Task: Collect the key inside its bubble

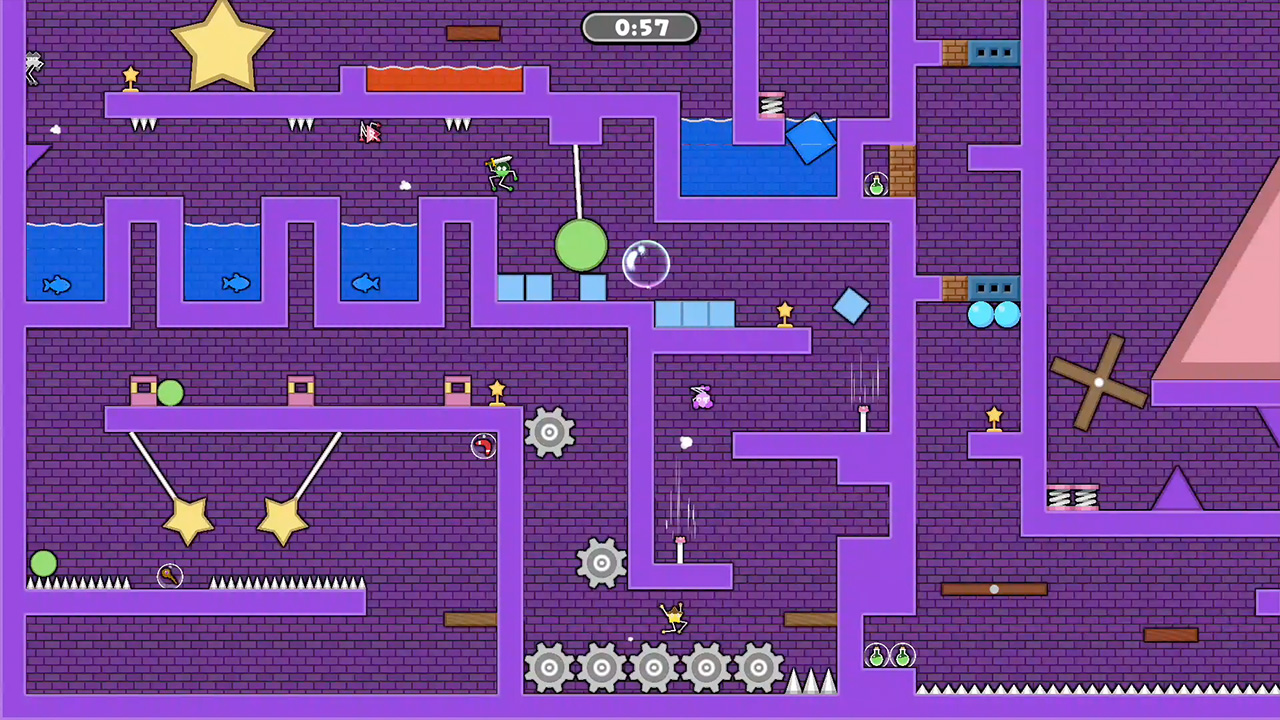Action: (x=170, y=575)
